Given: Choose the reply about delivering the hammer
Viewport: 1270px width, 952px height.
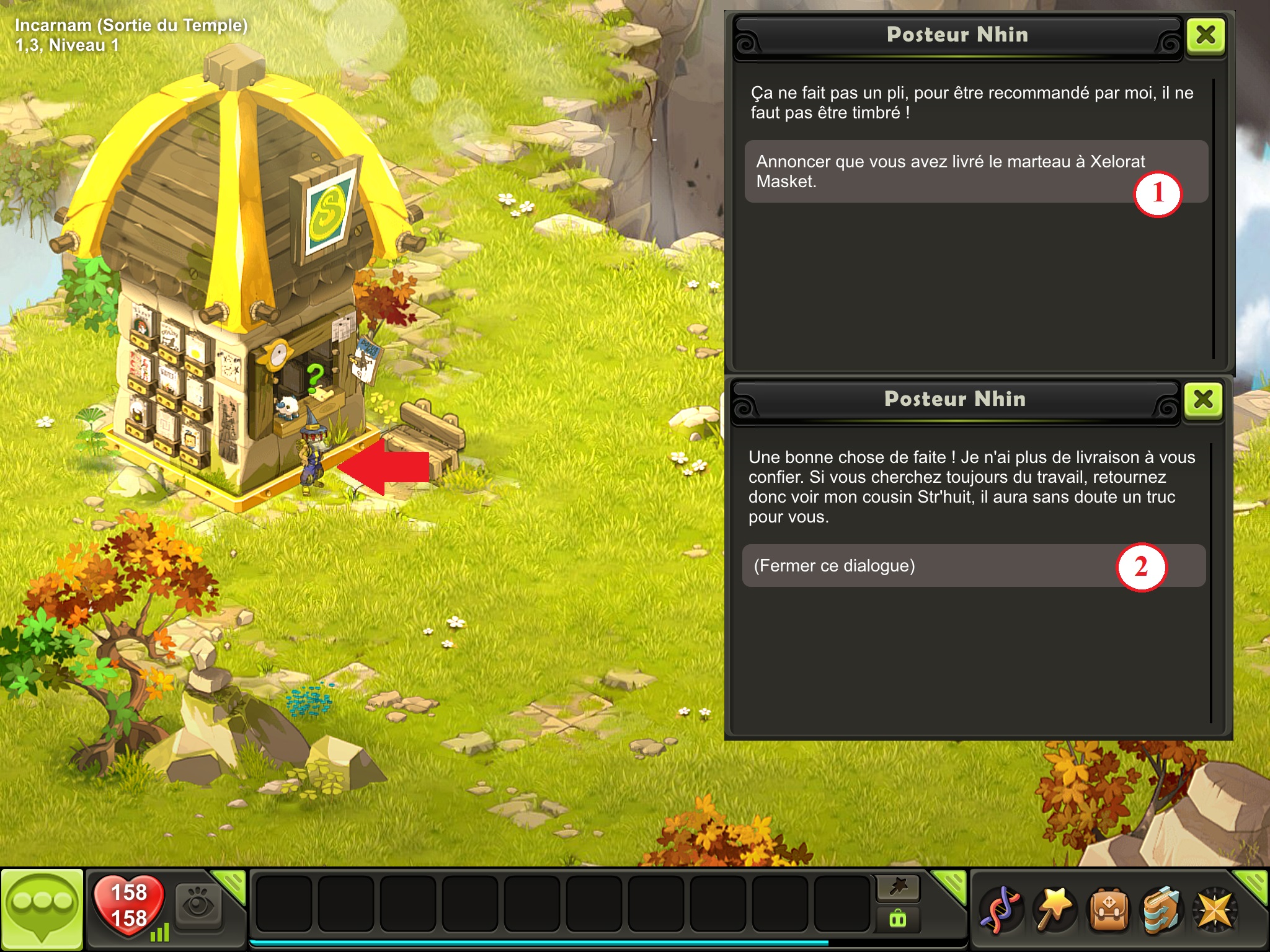Looking at the screenshot, I should pyautogui.click(x=949, y=172).
